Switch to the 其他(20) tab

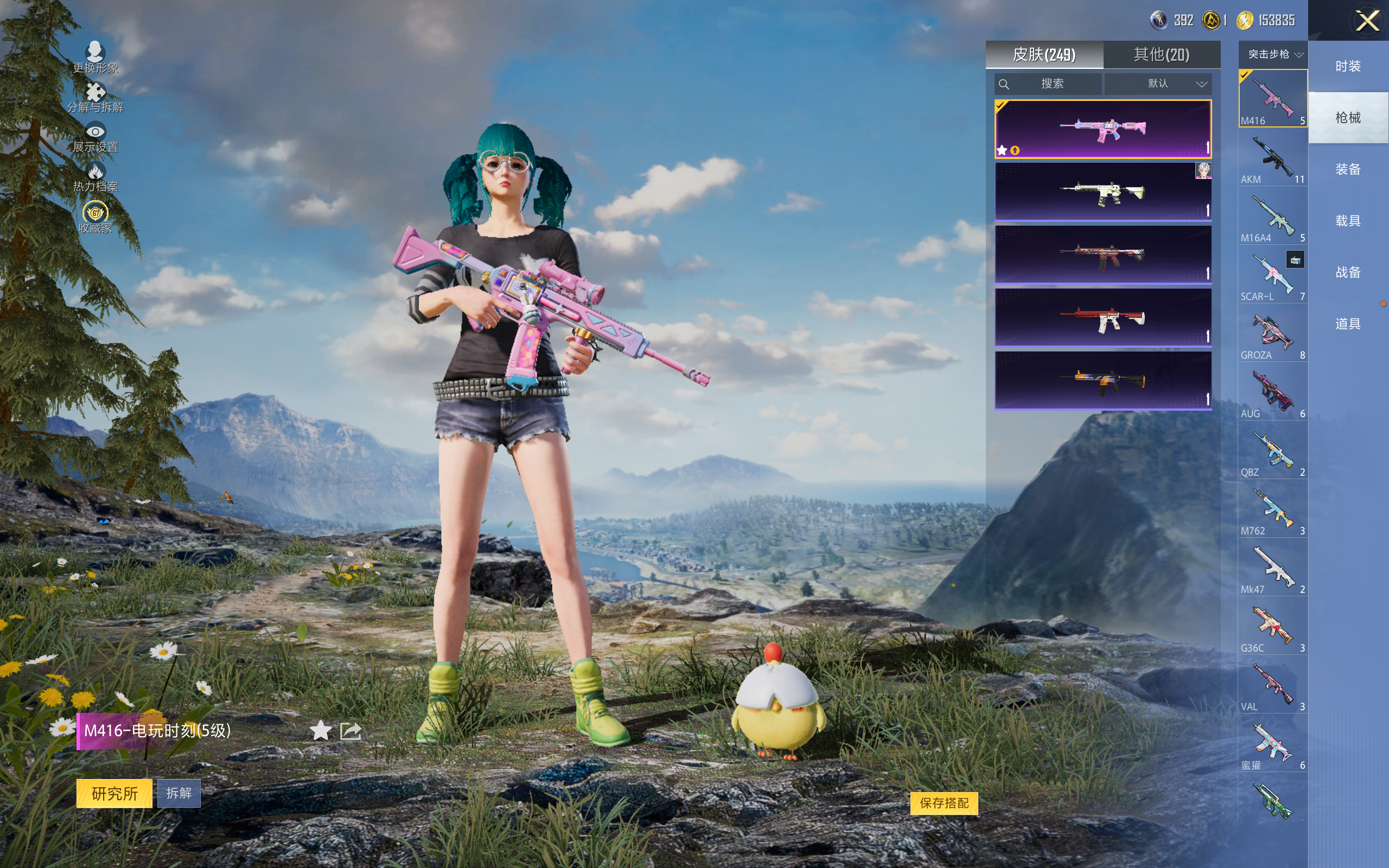click(x=1161, y=55)
